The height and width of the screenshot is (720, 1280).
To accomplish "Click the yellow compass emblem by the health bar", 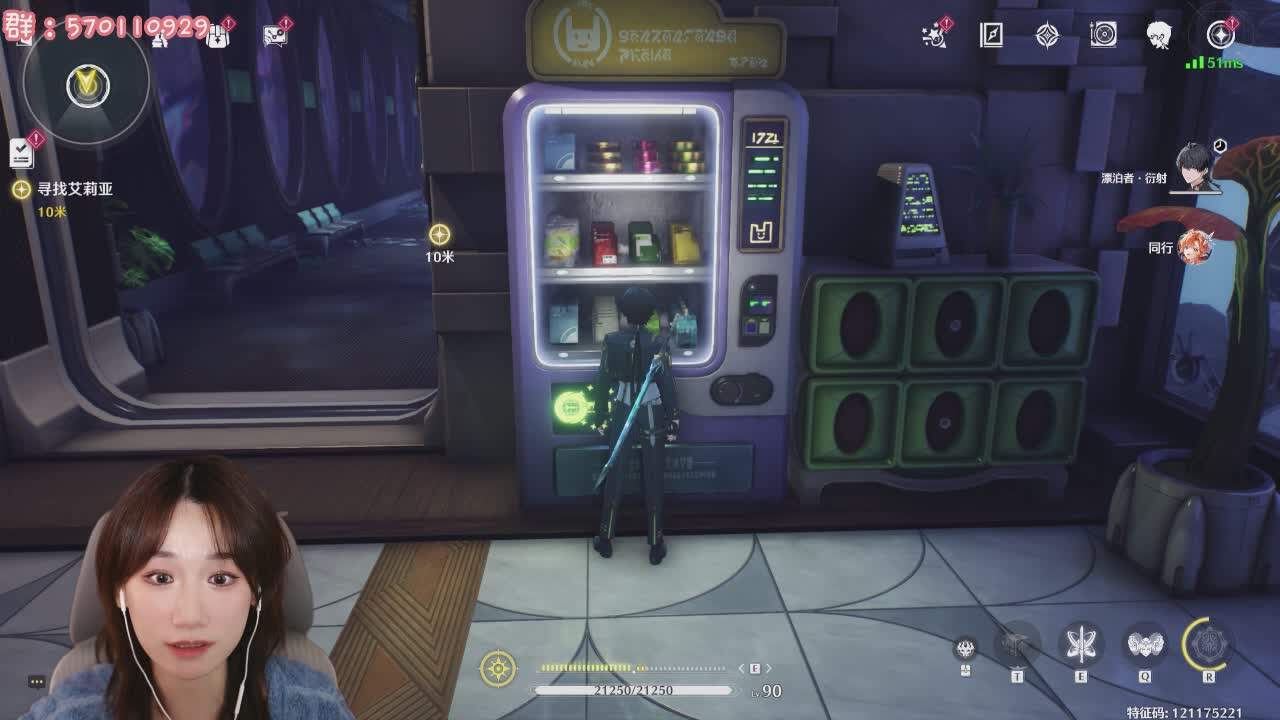I will click(x=498, y=668).
